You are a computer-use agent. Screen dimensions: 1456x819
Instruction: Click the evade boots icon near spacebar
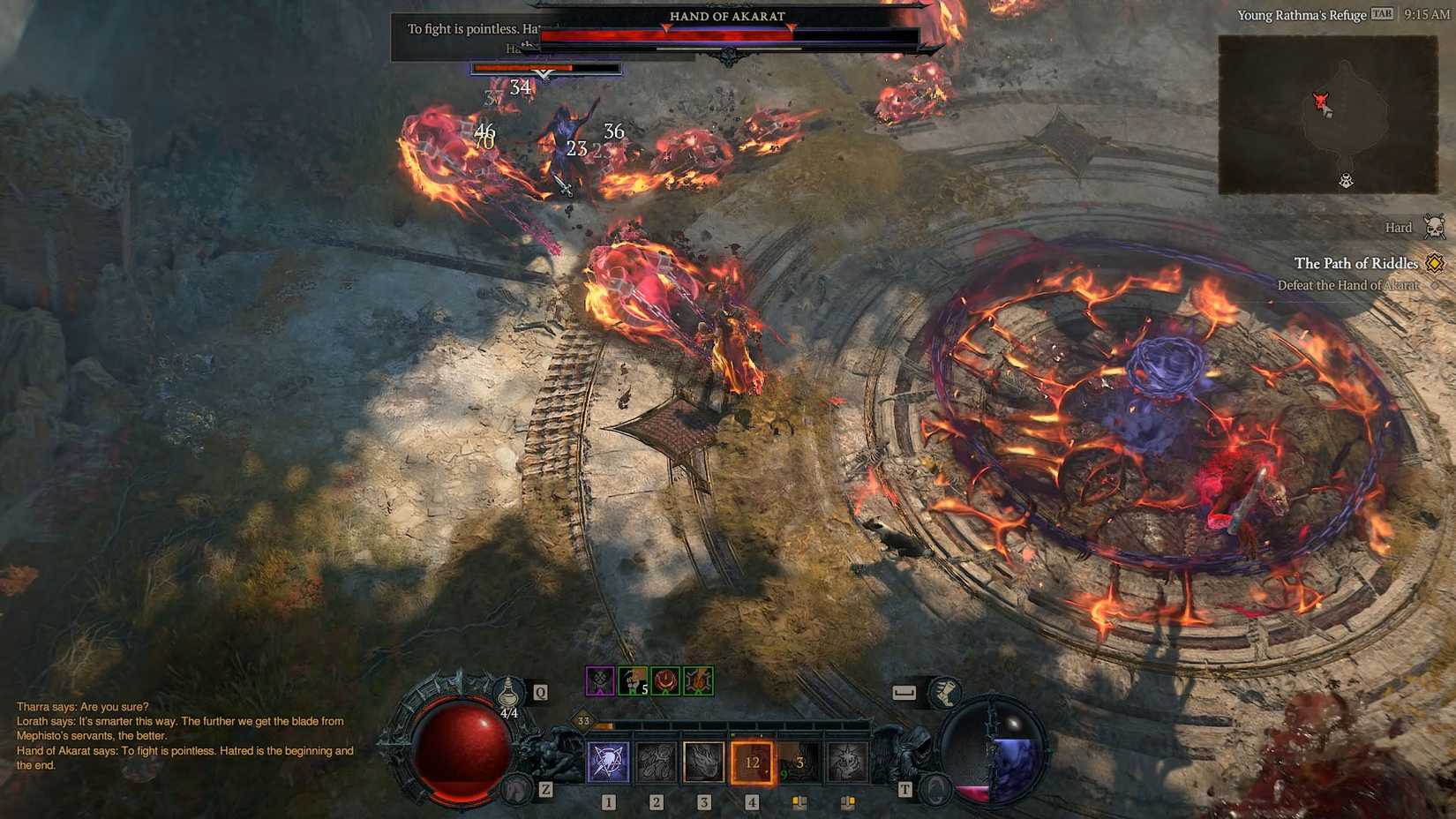click(943, 694)
